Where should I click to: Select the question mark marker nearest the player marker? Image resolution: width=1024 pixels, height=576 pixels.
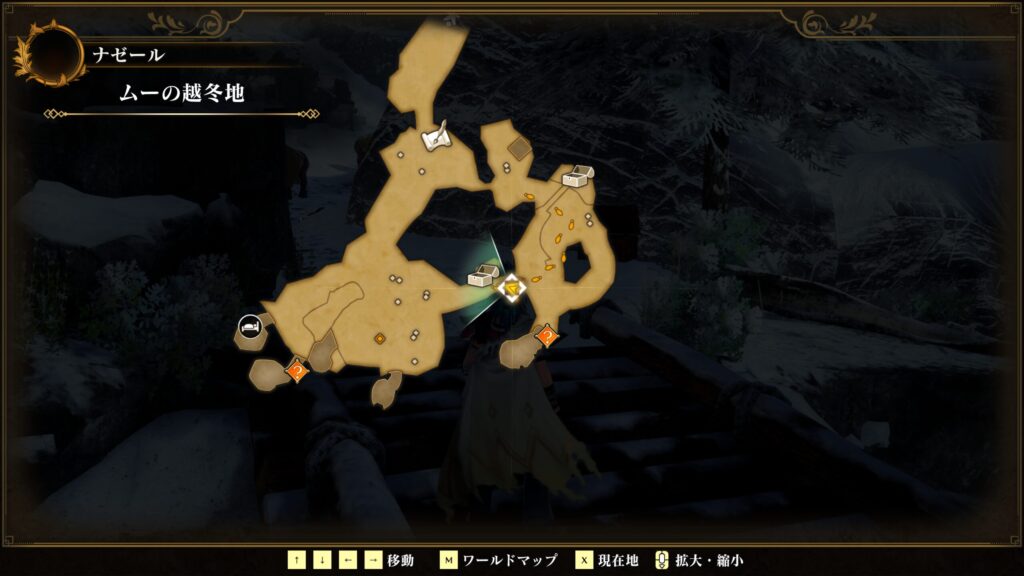coord(547,337)
